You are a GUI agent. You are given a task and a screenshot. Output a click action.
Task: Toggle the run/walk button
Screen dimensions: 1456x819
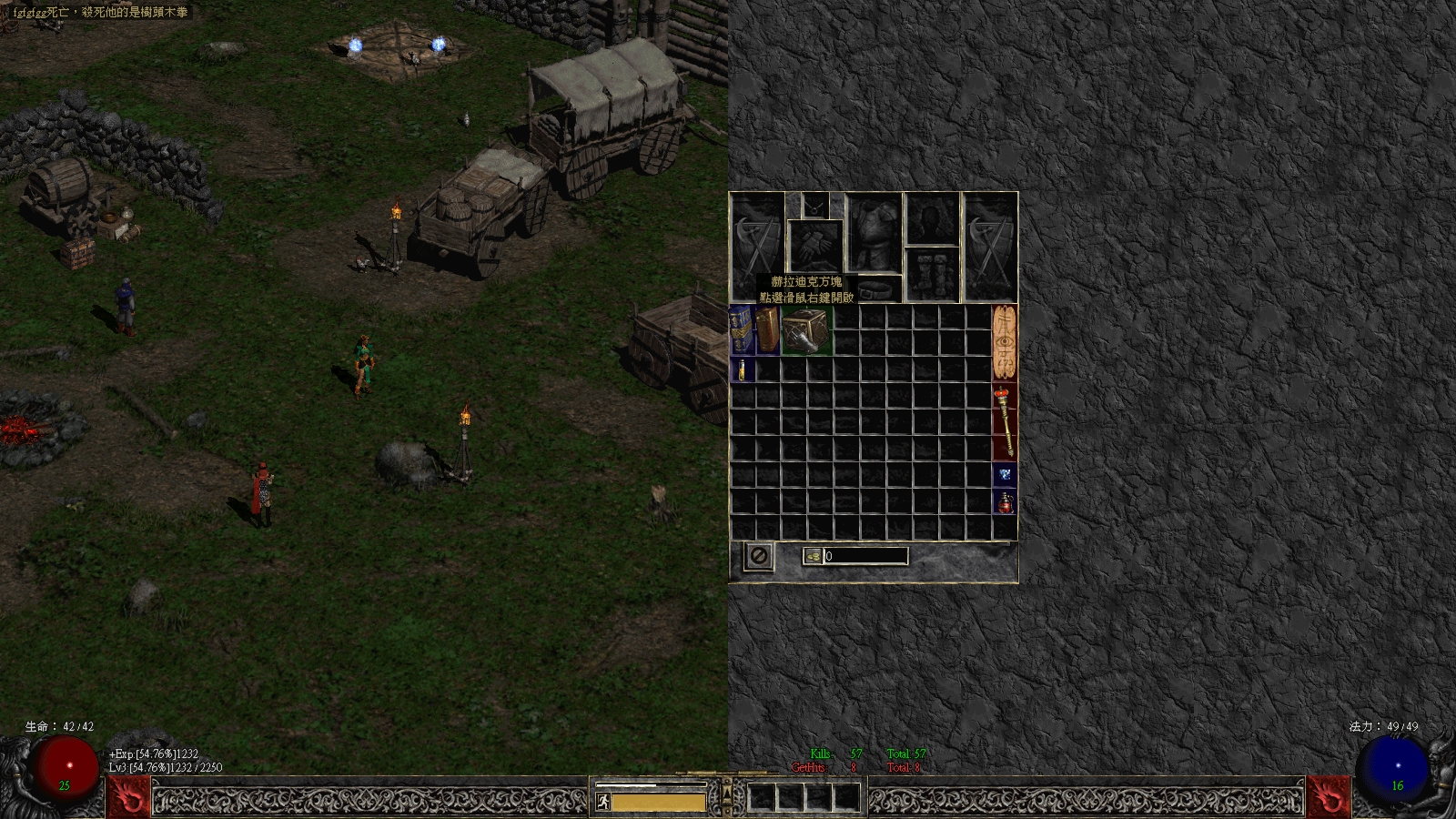click(602, 802)
